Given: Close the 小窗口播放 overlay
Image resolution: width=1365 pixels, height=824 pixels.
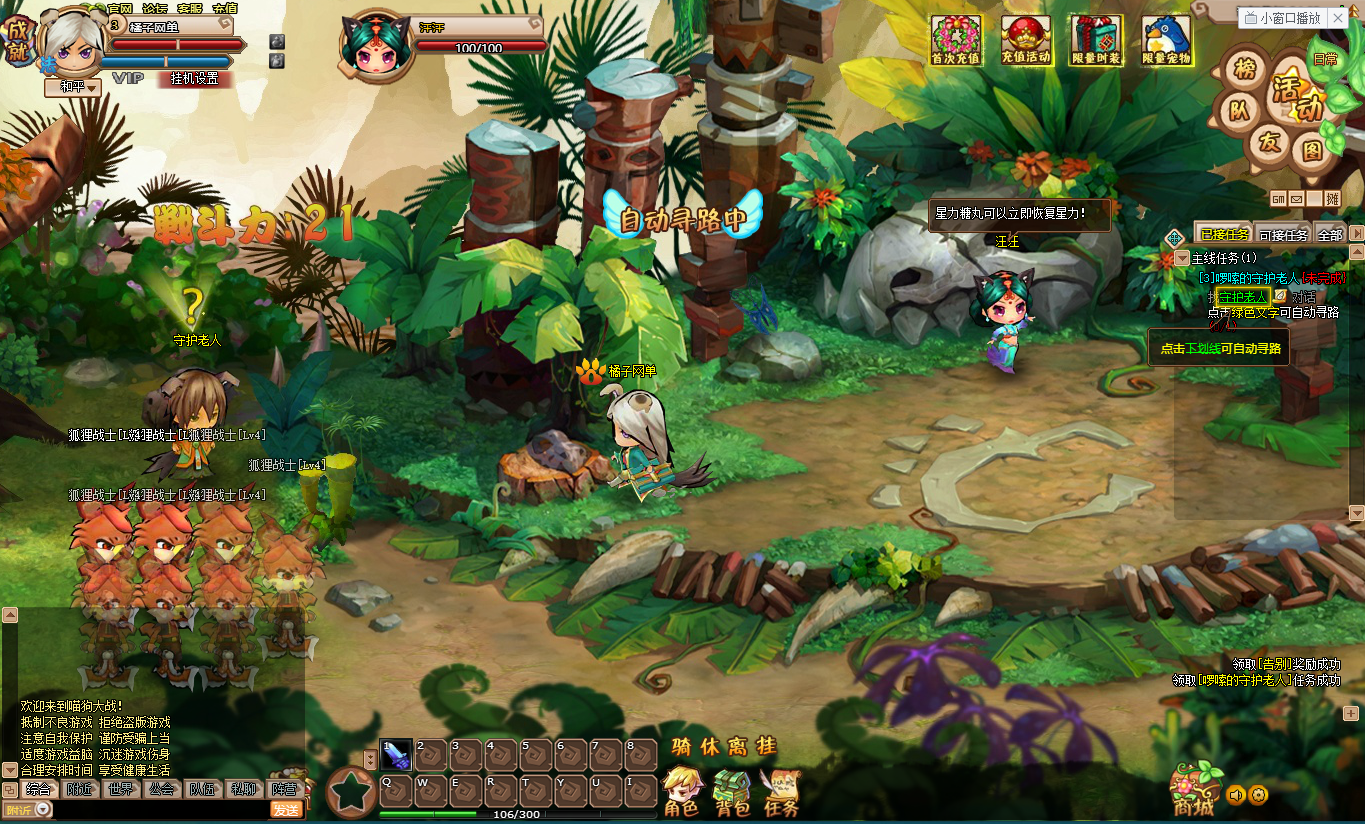Looking at the screenshot, I should click(x=1340, y=18).
